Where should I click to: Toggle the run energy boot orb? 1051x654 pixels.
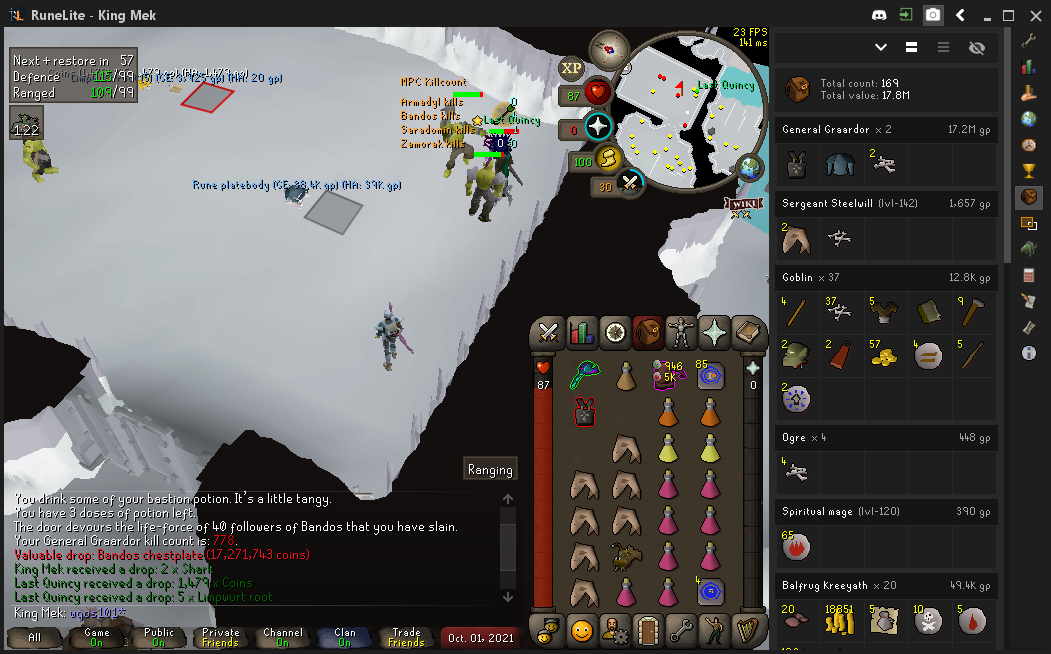click(607, 159)
